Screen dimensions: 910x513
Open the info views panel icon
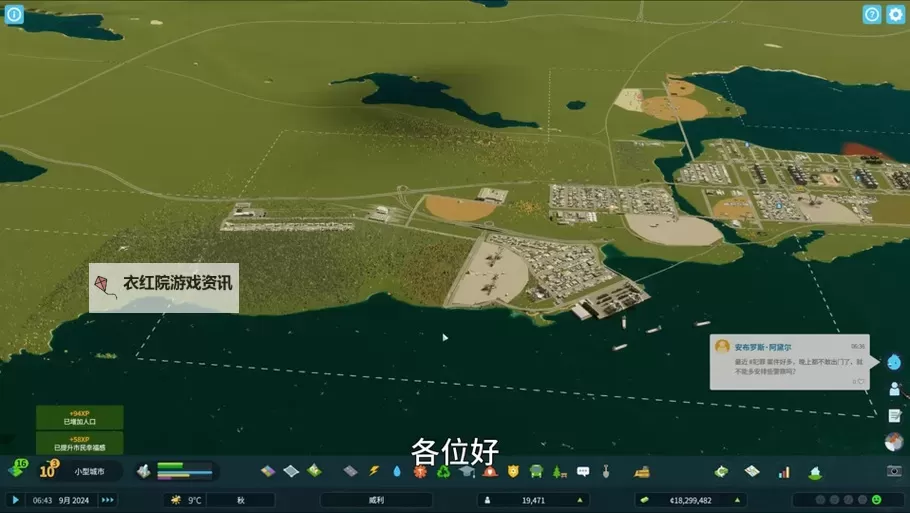pos(14,15)
